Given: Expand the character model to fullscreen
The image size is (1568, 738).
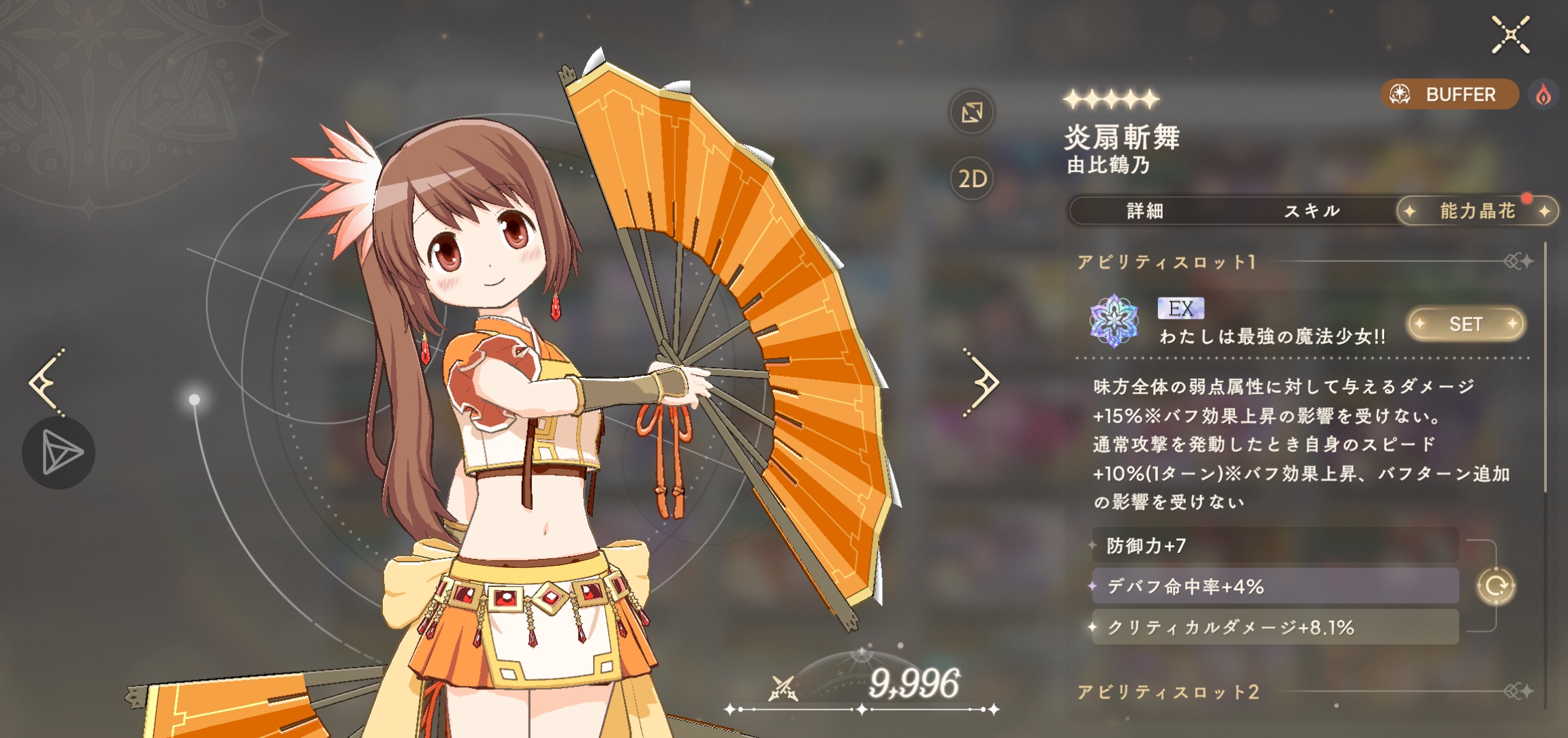Looking at the screenshot, I should (972, 112).
